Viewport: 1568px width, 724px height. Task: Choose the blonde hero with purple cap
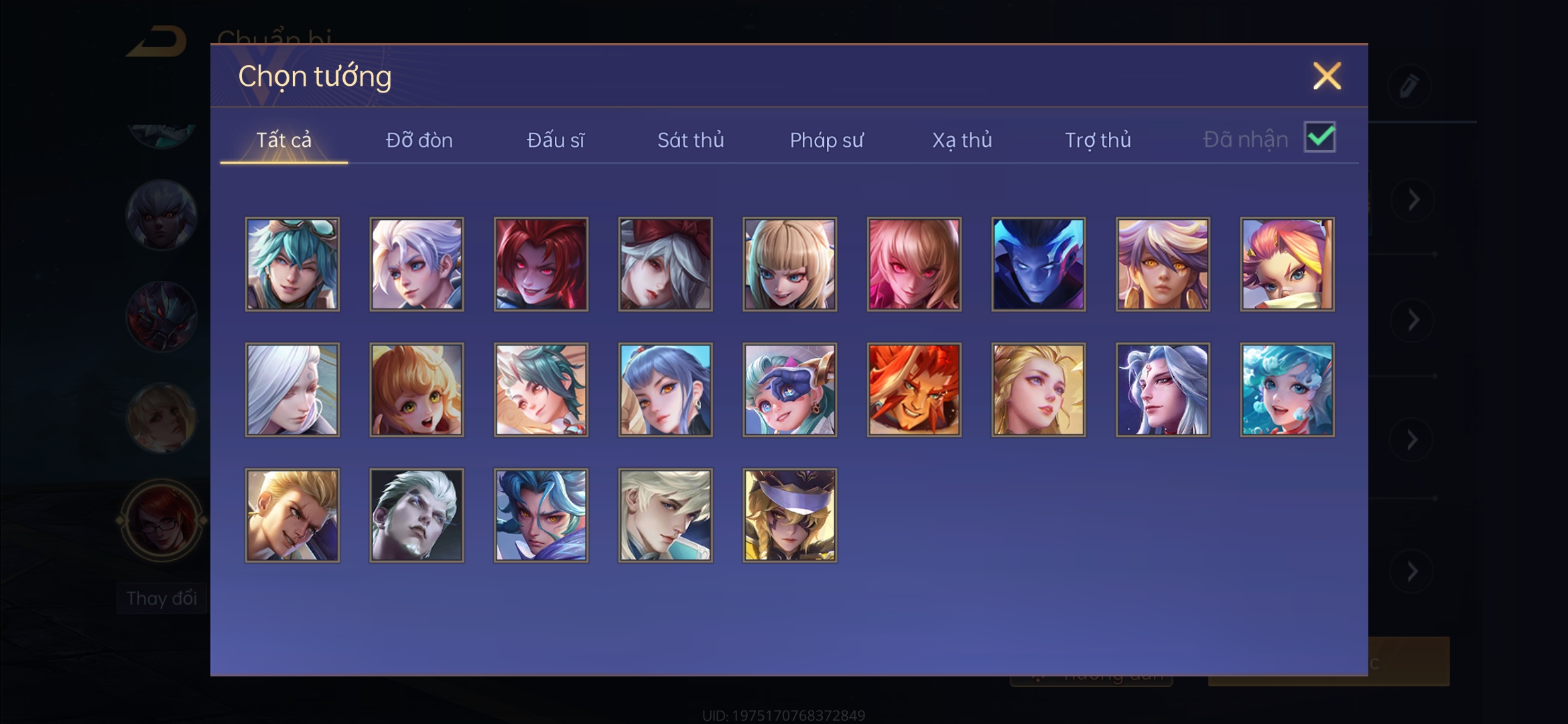point(789,515)
